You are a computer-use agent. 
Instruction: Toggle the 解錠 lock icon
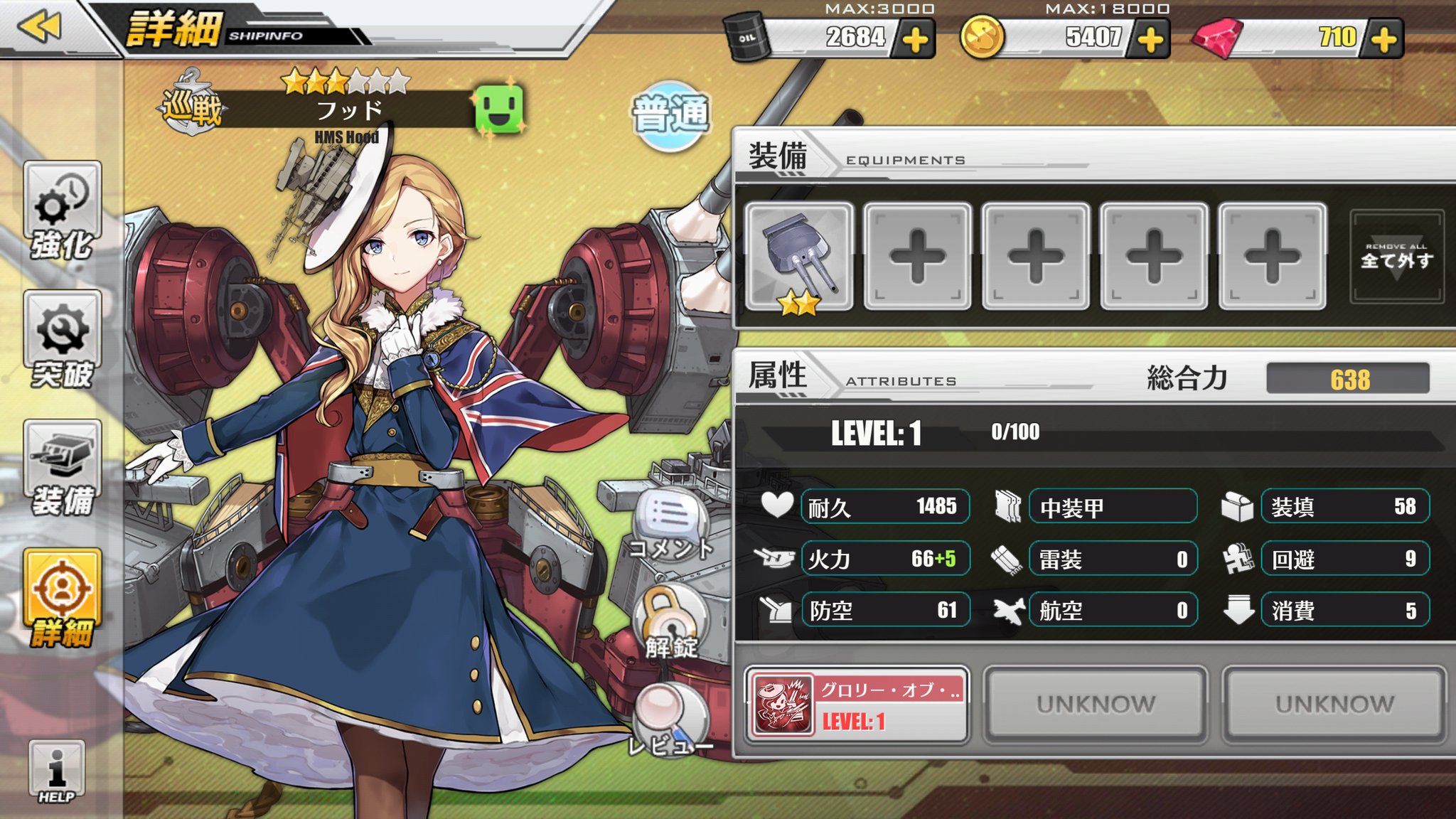pos(670,620)
